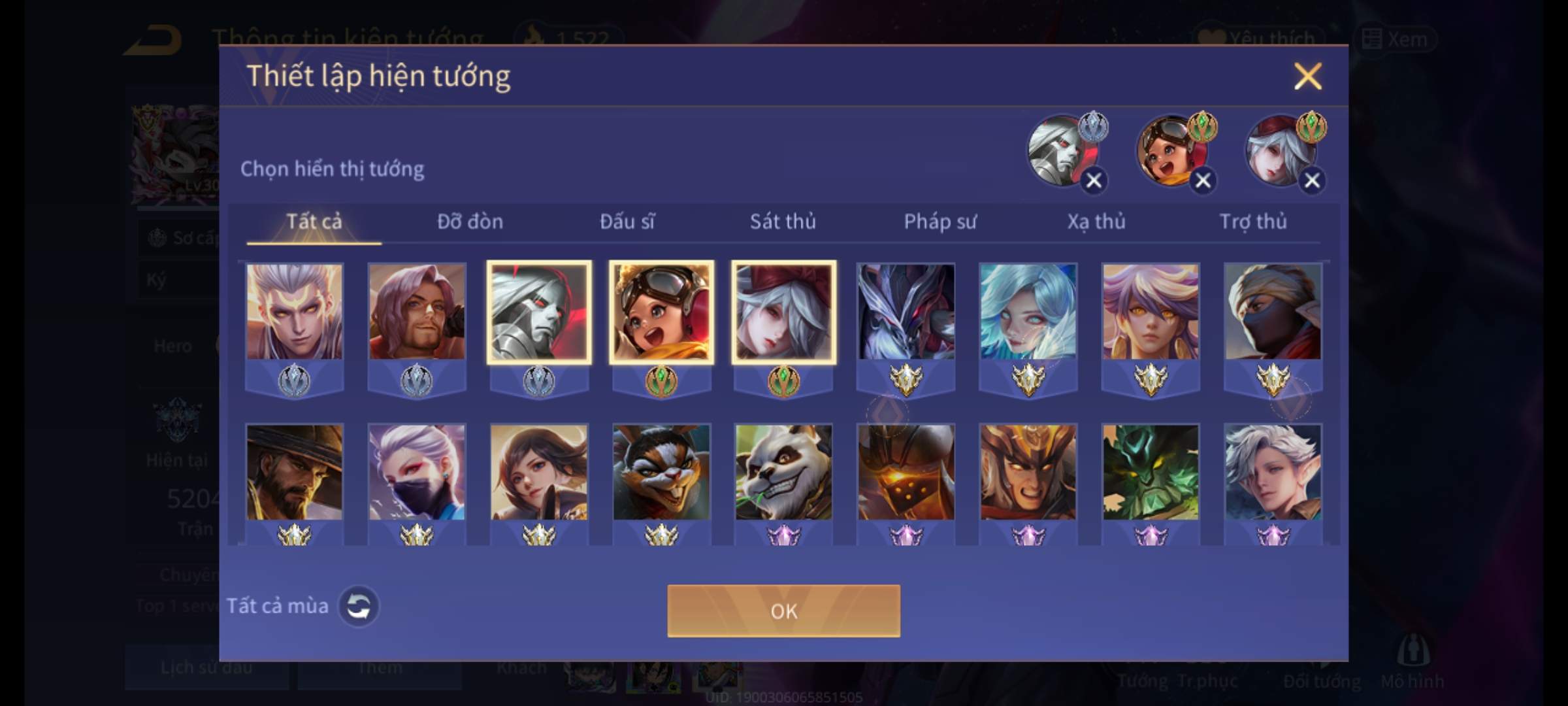This screenshot has width=1568, height=706.
Task: Choose the blue-haired woman hero portrait
Action: coord(1028,312)
